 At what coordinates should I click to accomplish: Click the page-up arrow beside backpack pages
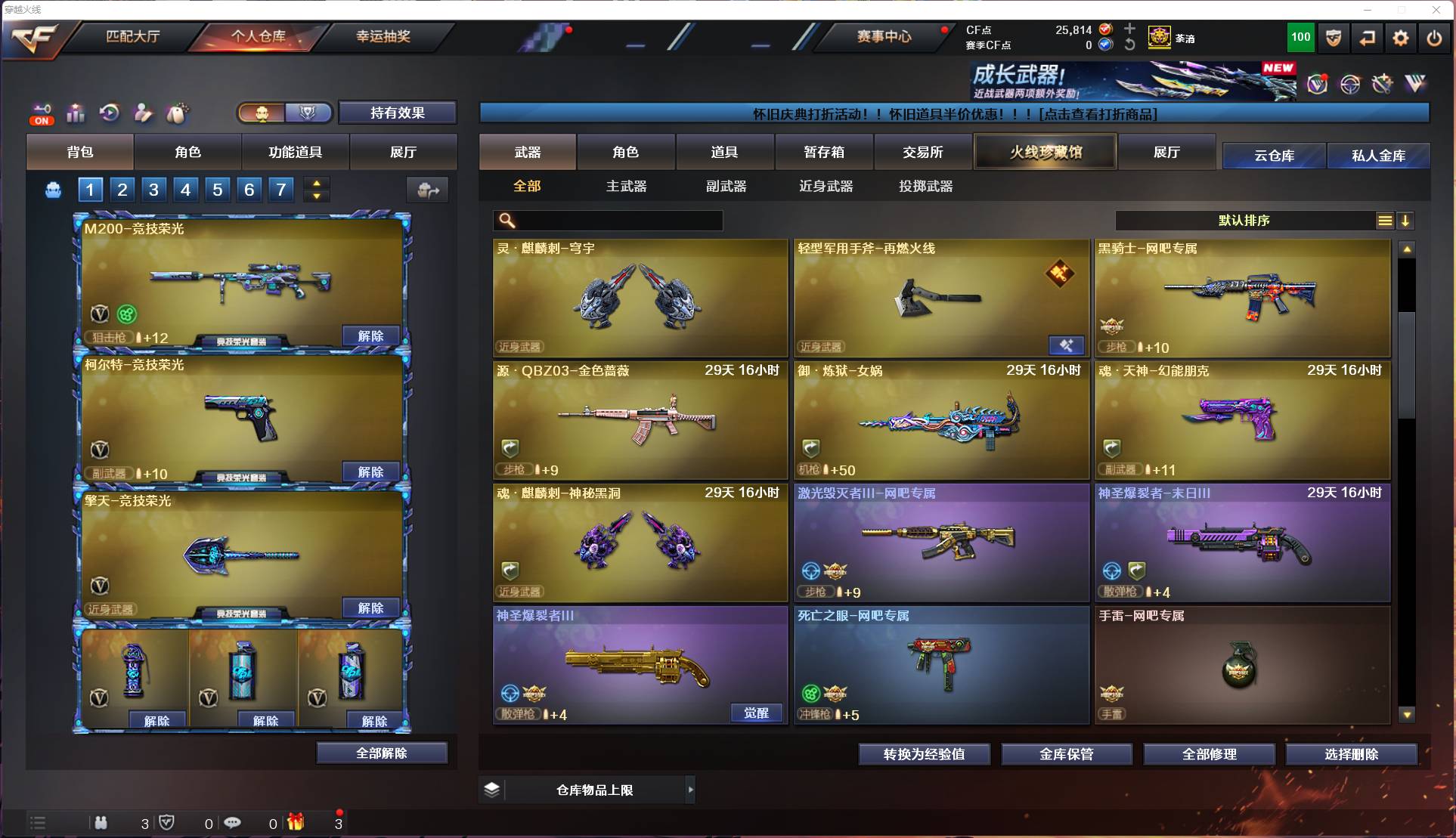click(317, 183)
